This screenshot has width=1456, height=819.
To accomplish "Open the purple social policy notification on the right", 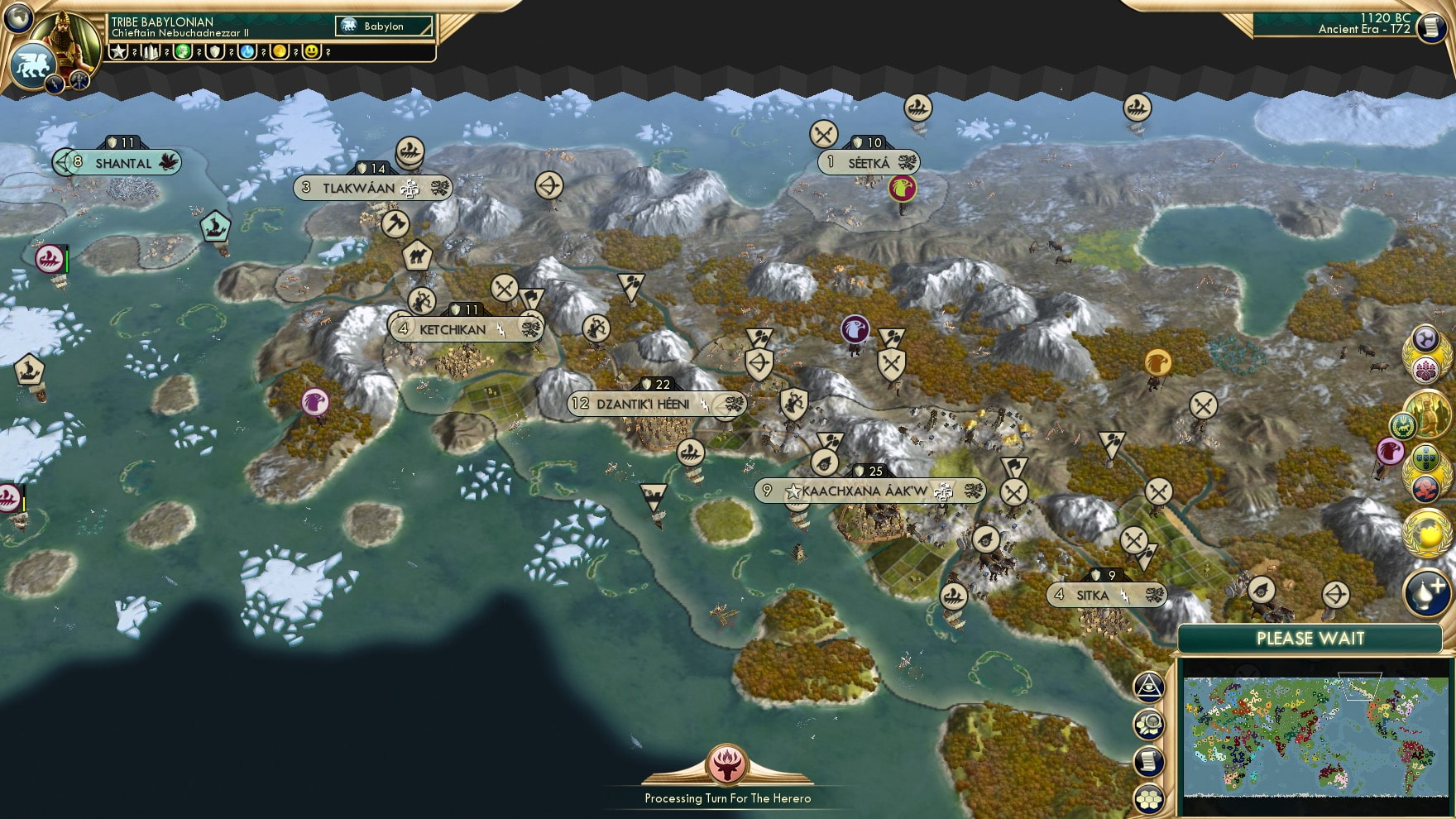I will coord(1425,337).
